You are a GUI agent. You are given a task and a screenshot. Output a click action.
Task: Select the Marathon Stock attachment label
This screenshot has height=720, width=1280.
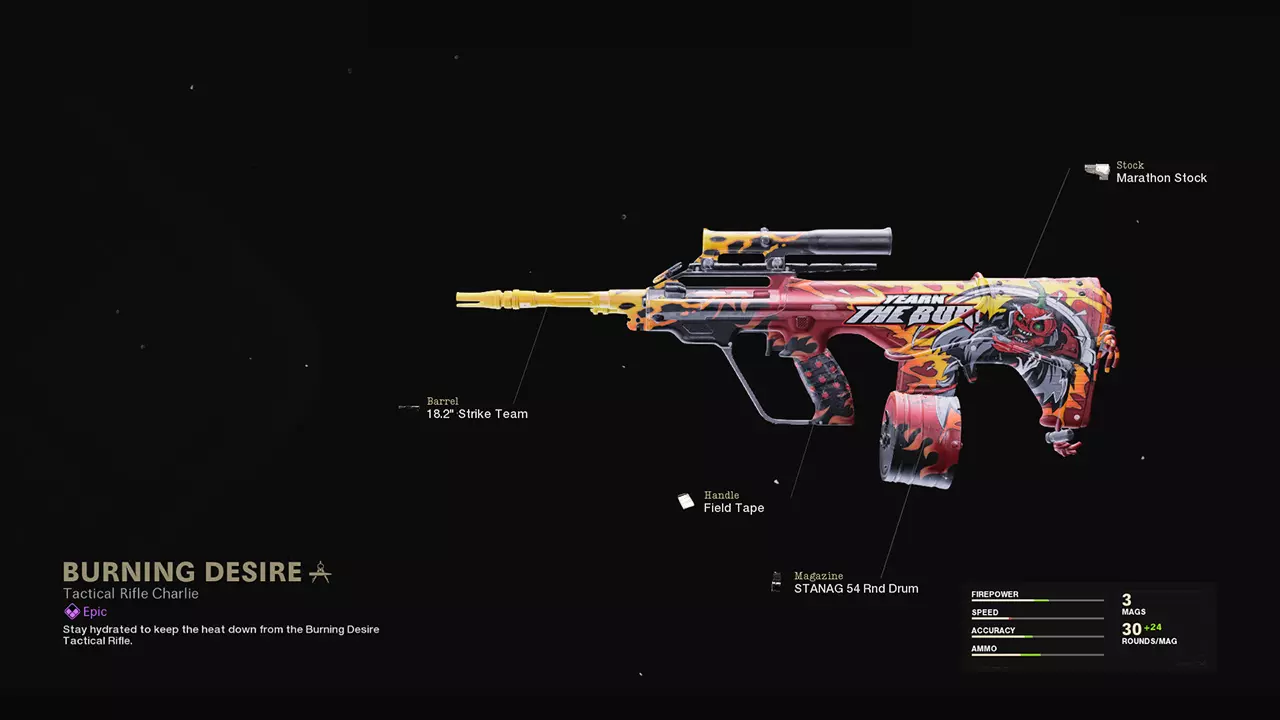point(1161,178)
